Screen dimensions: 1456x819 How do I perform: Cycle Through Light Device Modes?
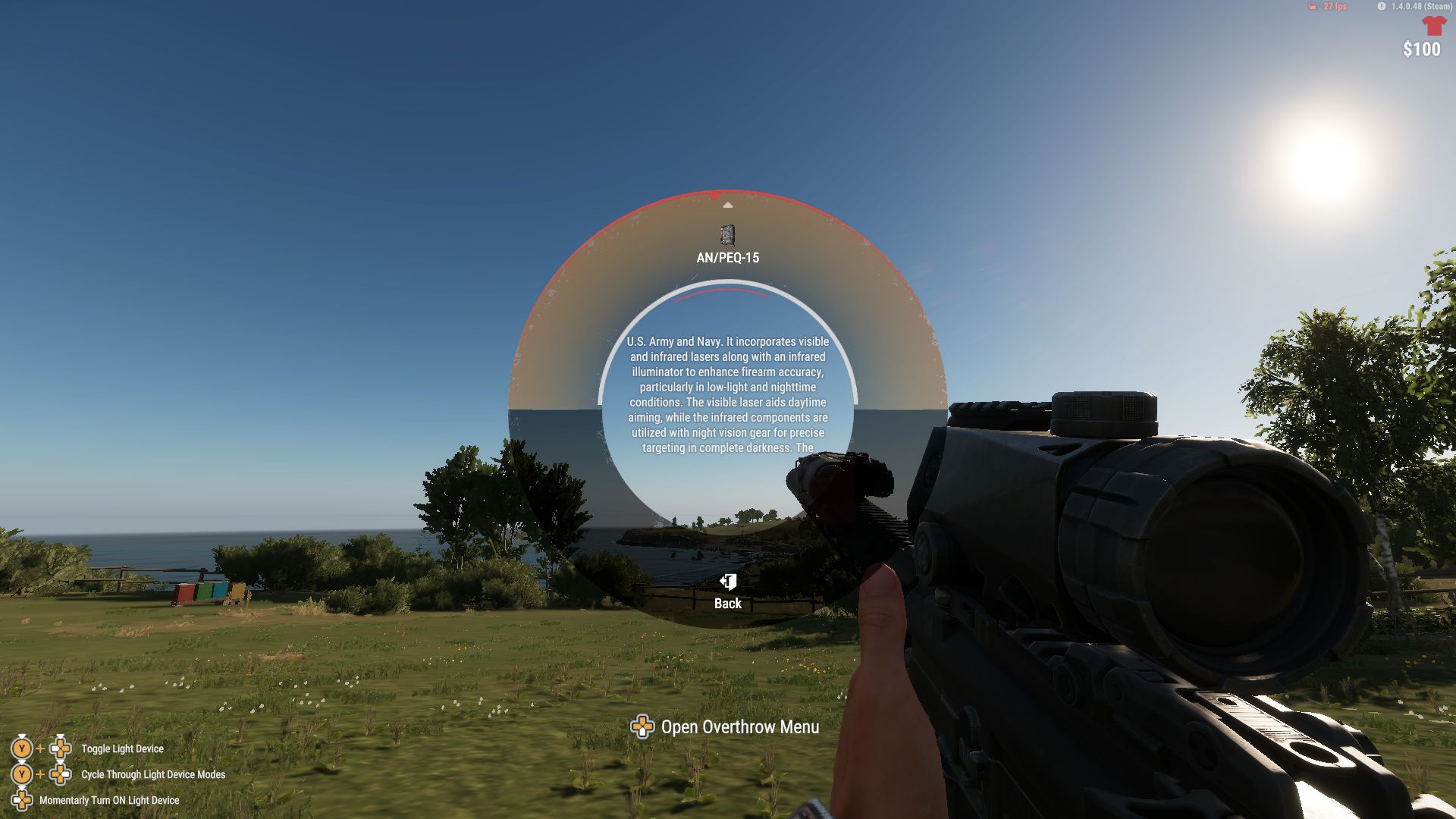(x=152, y=774)
